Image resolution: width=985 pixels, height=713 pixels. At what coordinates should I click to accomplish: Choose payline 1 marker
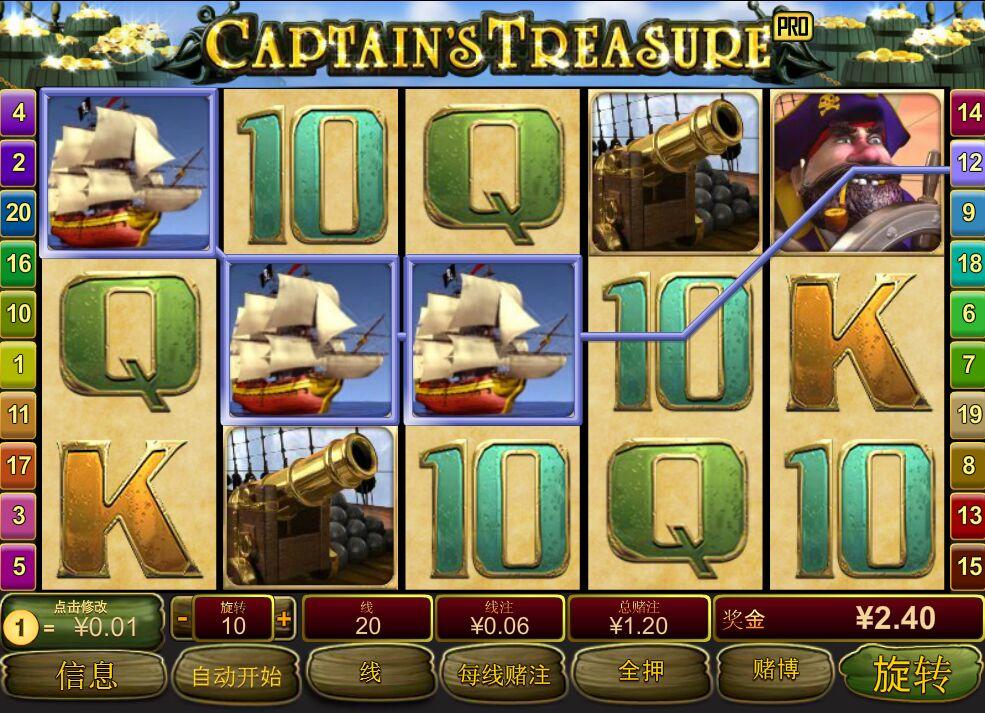tap(18, 363)
